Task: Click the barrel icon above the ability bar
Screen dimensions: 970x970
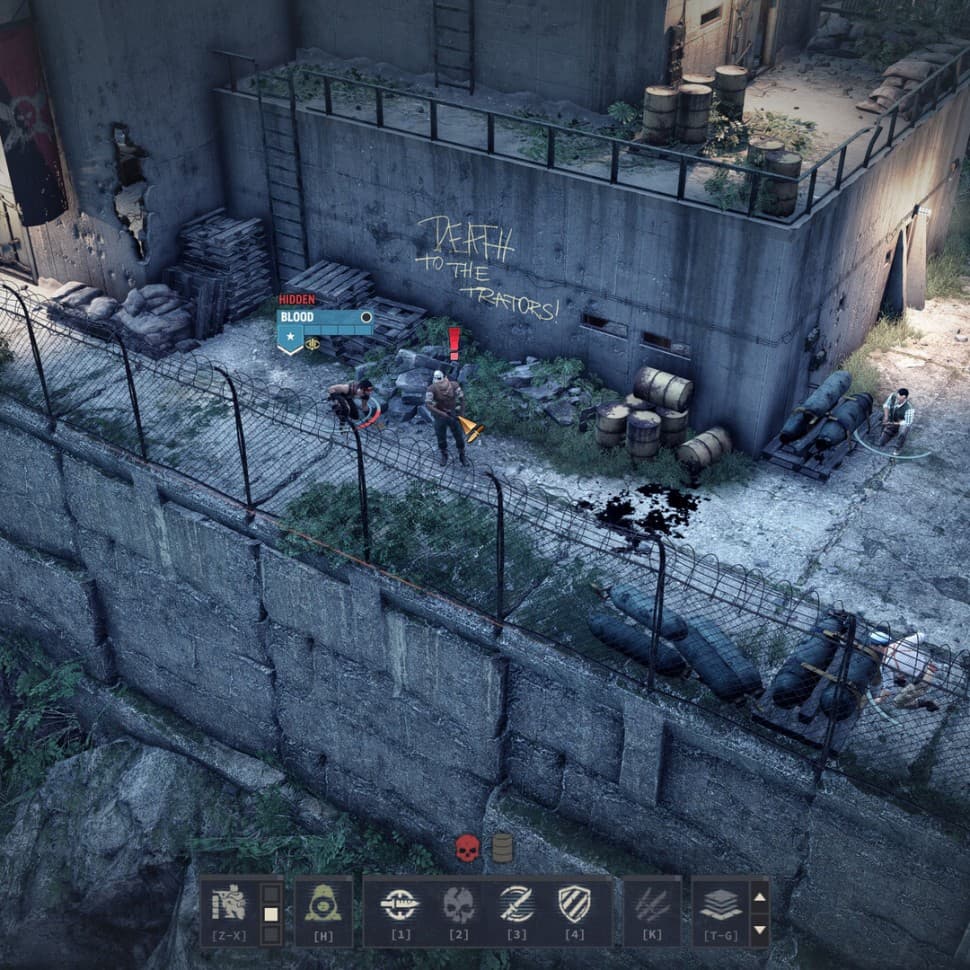Action: (x=502, y=848)
